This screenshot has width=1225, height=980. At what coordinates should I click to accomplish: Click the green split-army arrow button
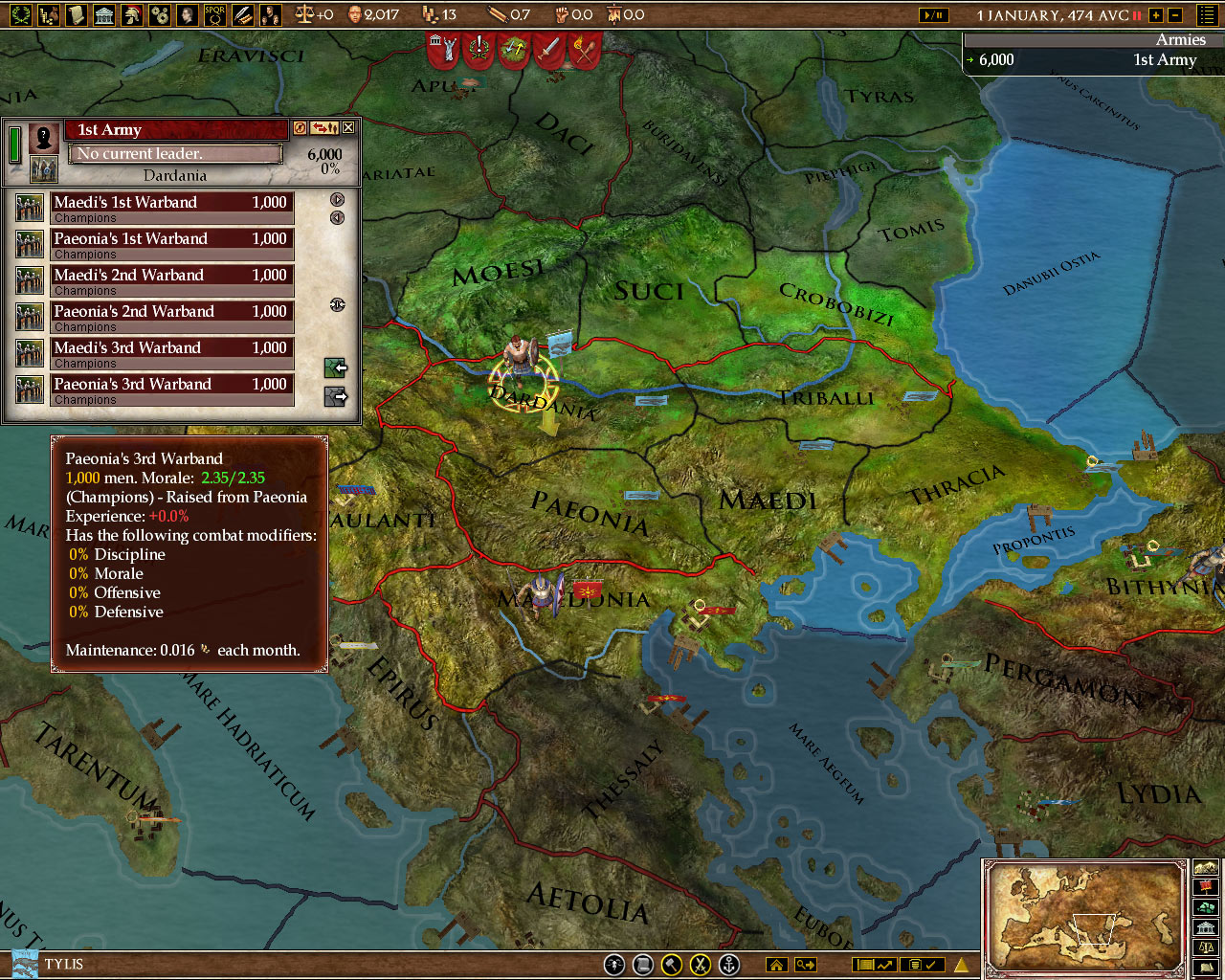[334, 368]
